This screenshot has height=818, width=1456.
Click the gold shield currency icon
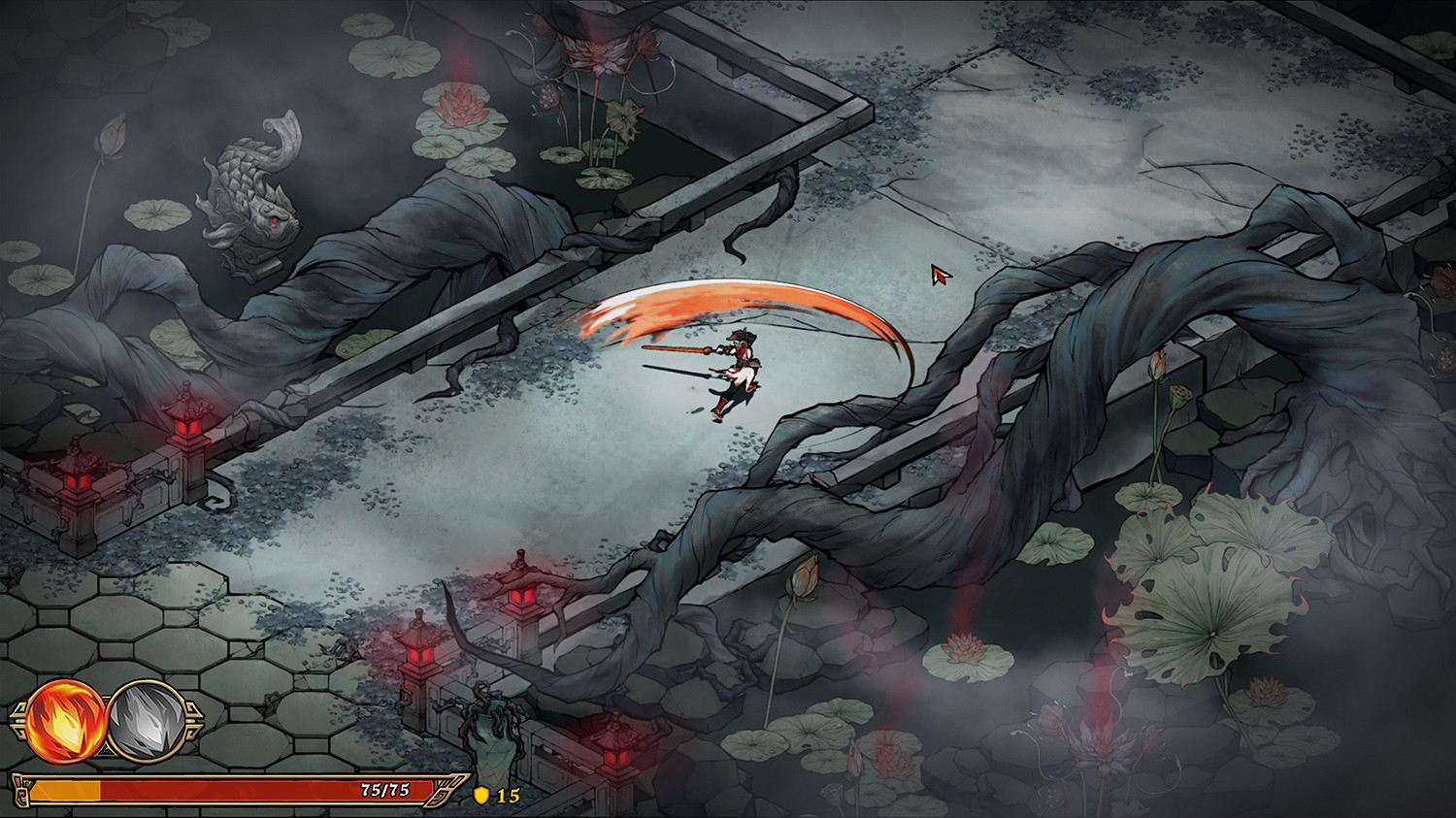[480, 798]
